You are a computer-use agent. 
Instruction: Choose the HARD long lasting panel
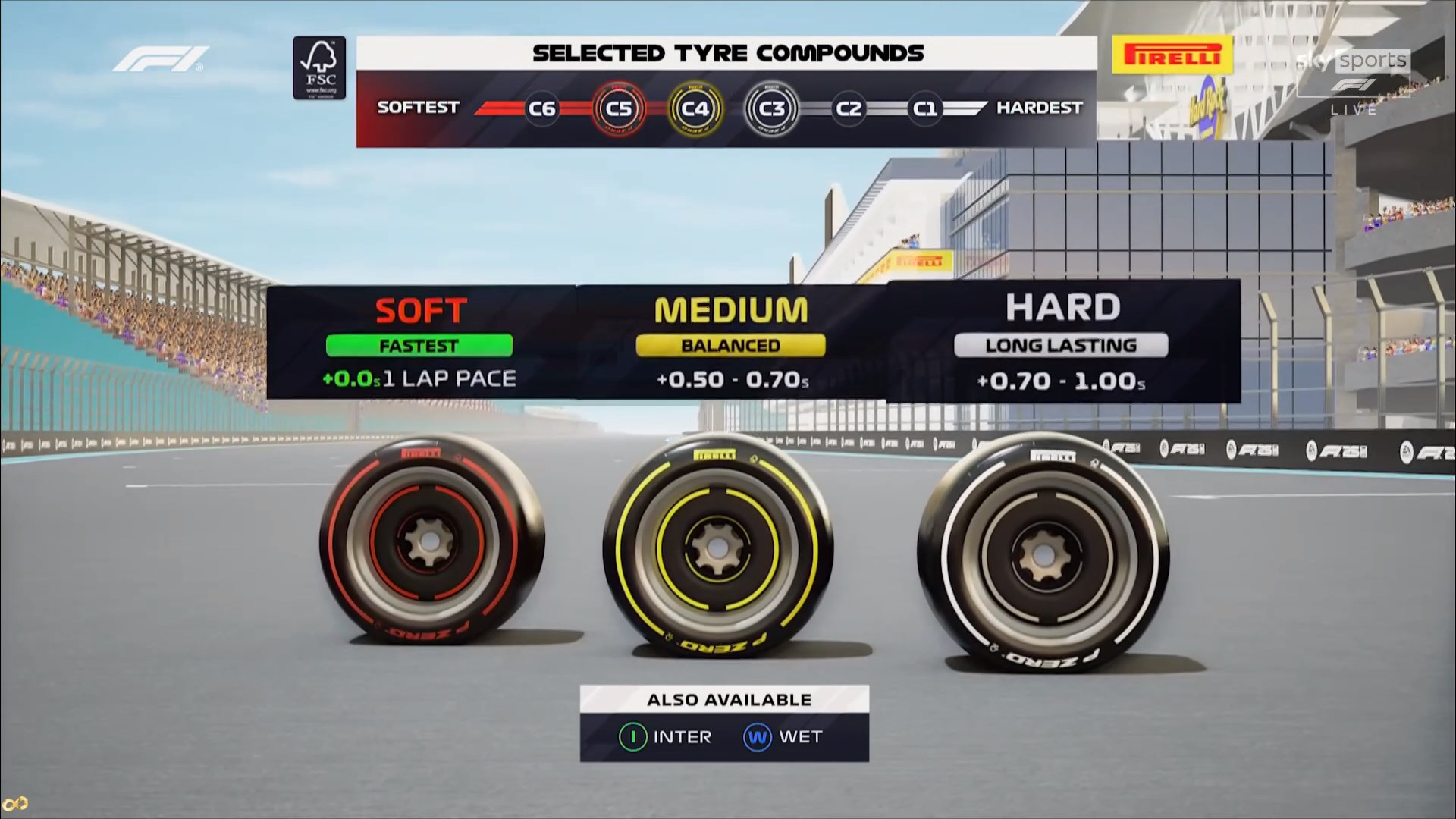1062,342
